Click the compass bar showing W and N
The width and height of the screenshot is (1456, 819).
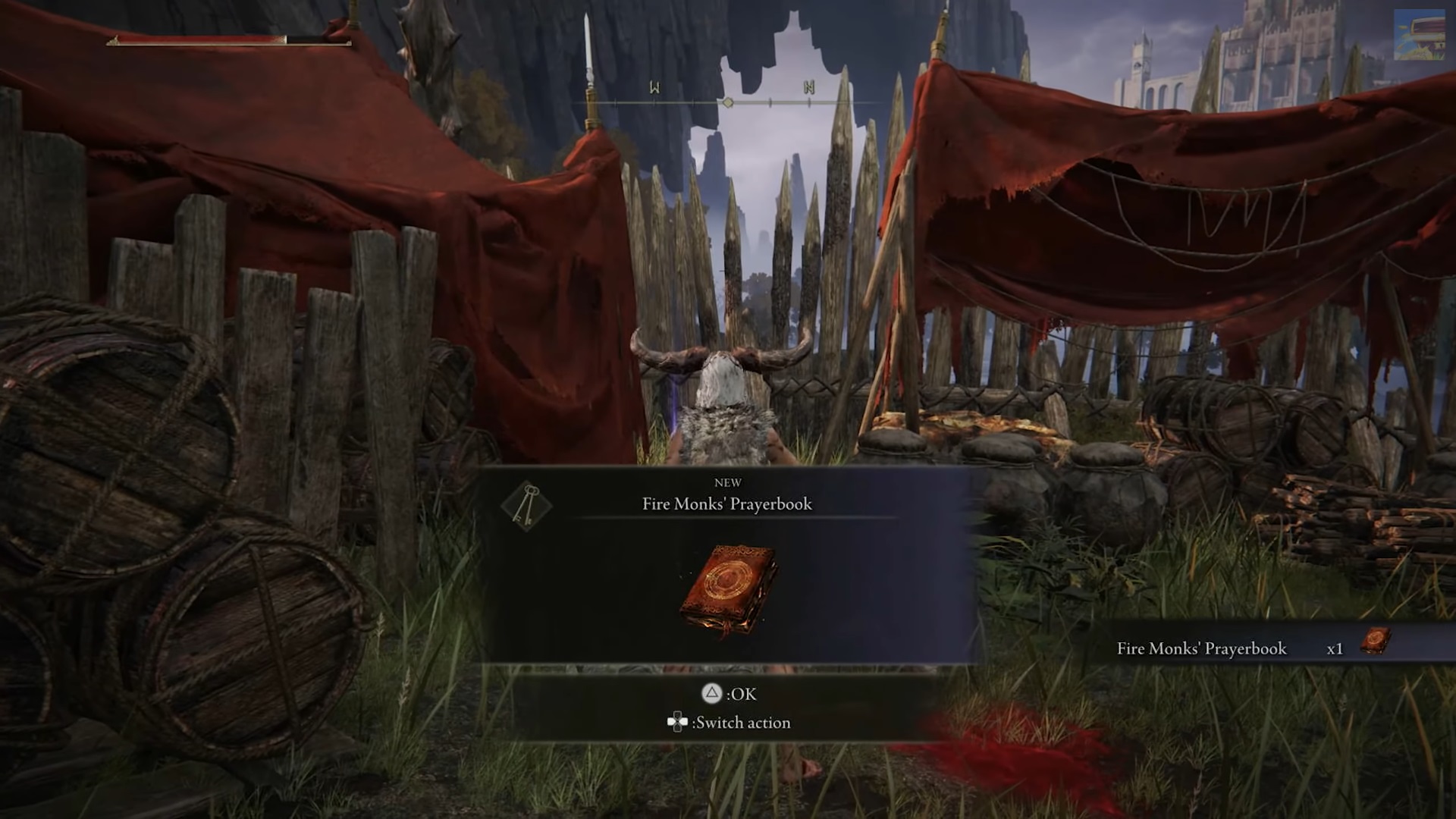point(729,99)
